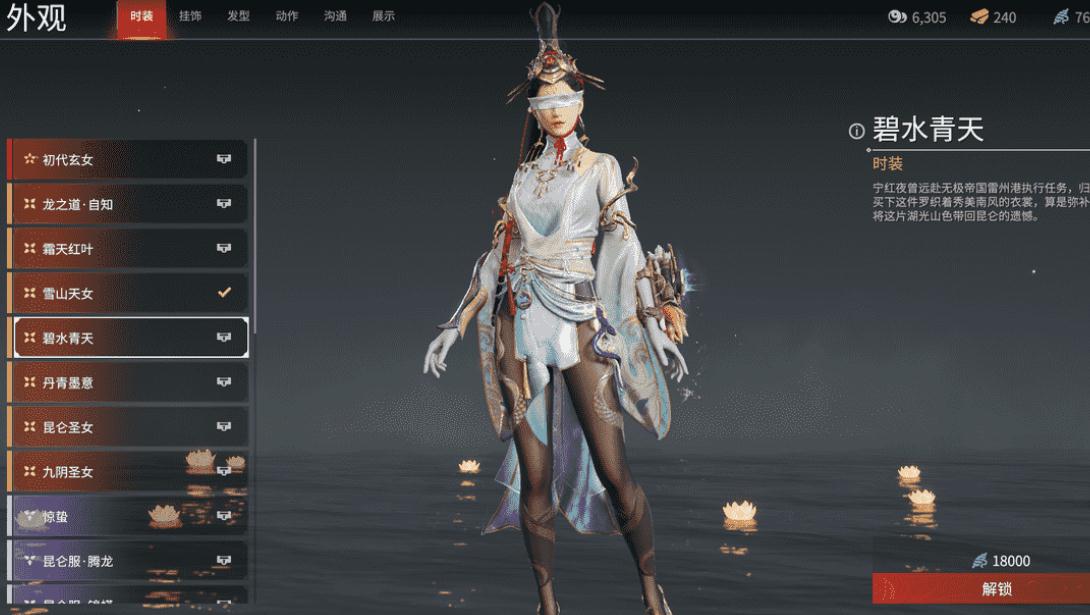1090x615 pixels.
Task: Click the info icon beside 碧水青天 title
Action: click(856, 131)
